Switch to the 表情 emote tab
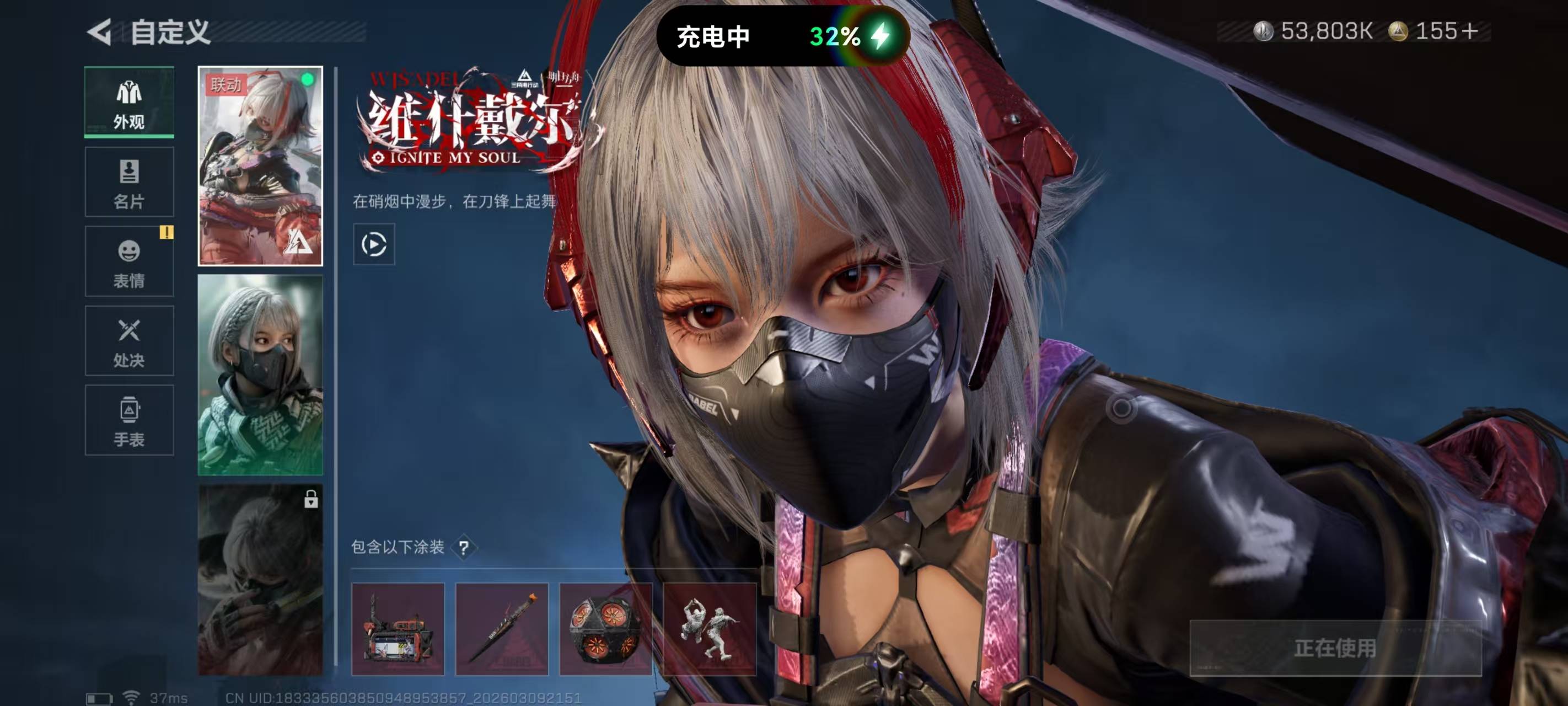 click(129, 261)
